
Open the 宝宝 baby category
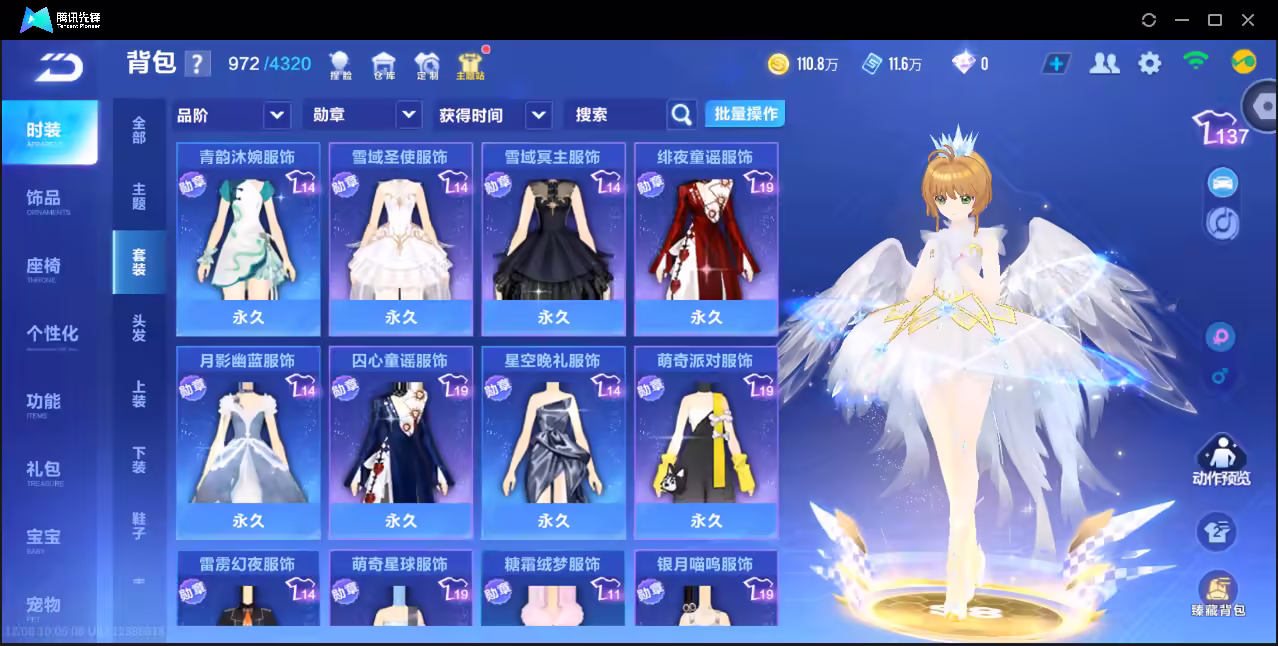pyautogui.click(x=44, y=538)
